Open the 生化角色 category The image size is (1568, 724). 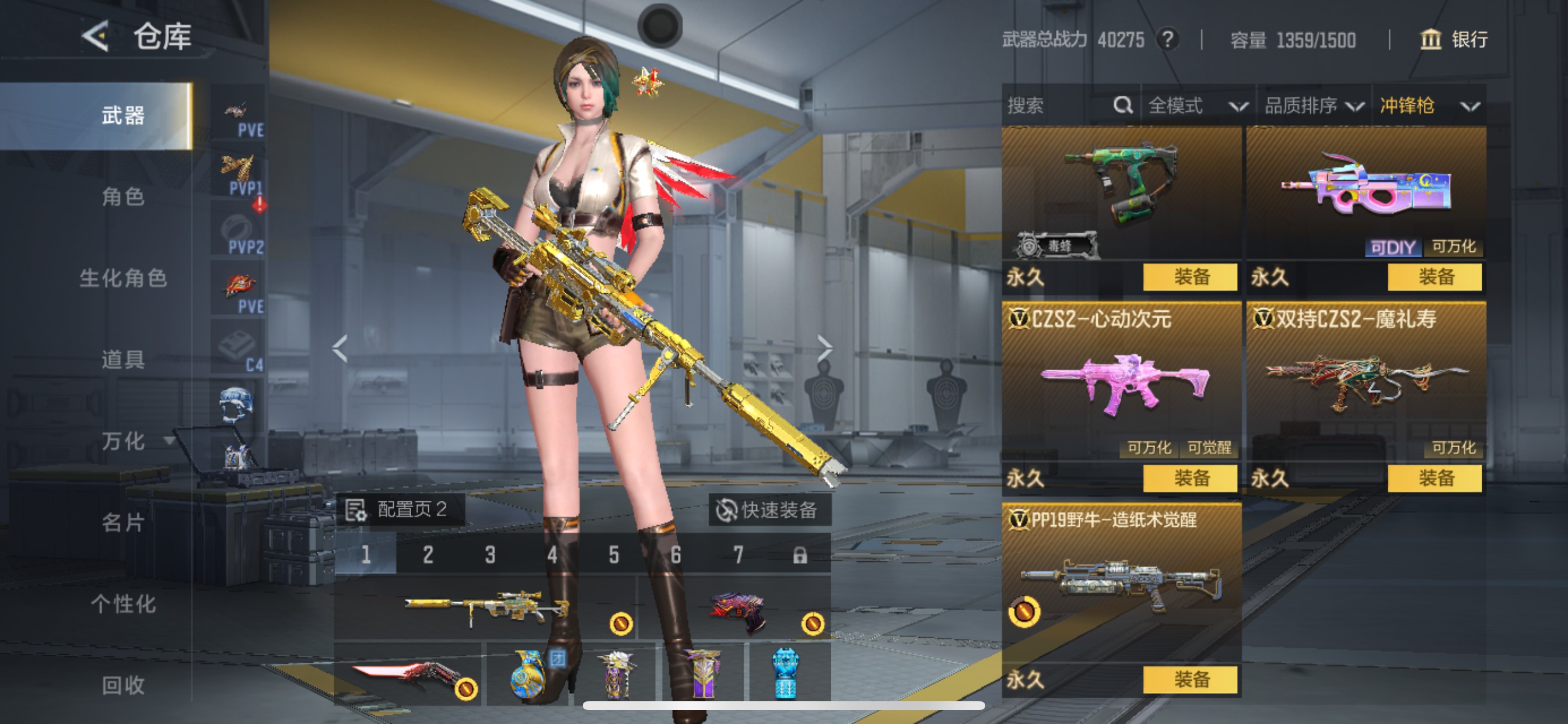click(123, 278)
